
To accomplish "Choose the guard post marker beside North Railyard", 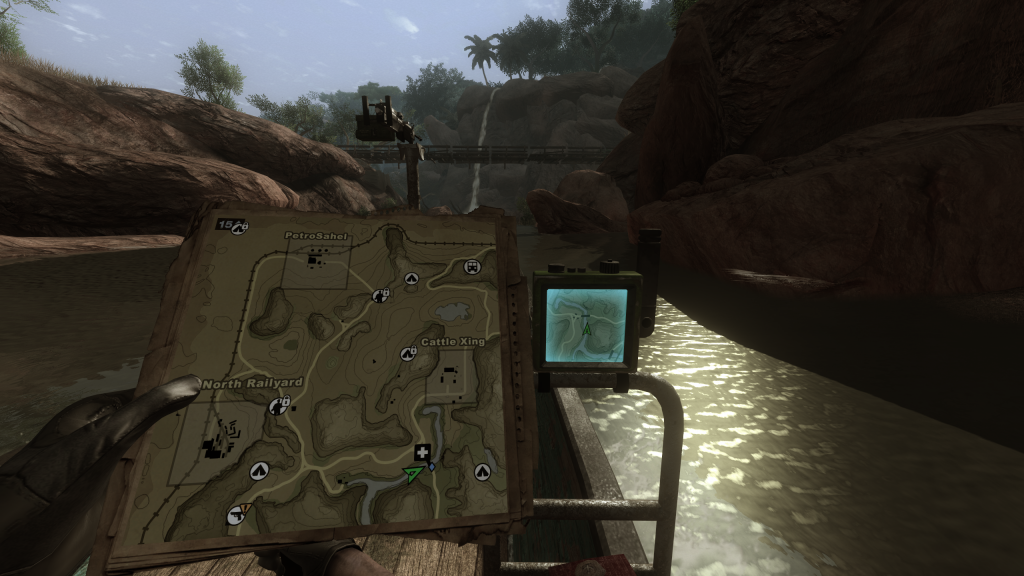I will (280, 406).
